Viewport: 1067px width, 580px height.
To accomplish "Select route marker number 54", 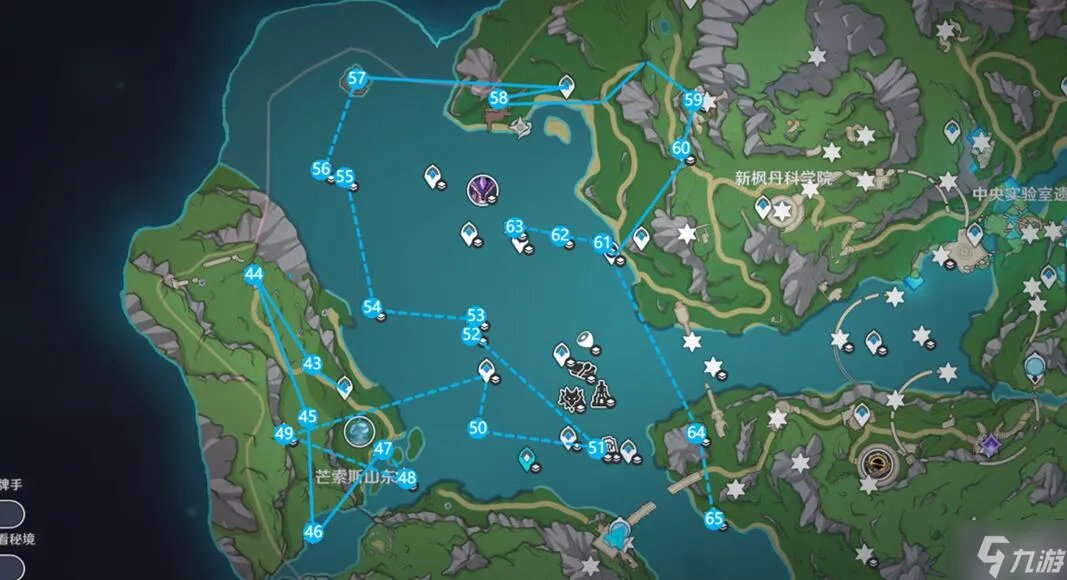I will [372, 307].
